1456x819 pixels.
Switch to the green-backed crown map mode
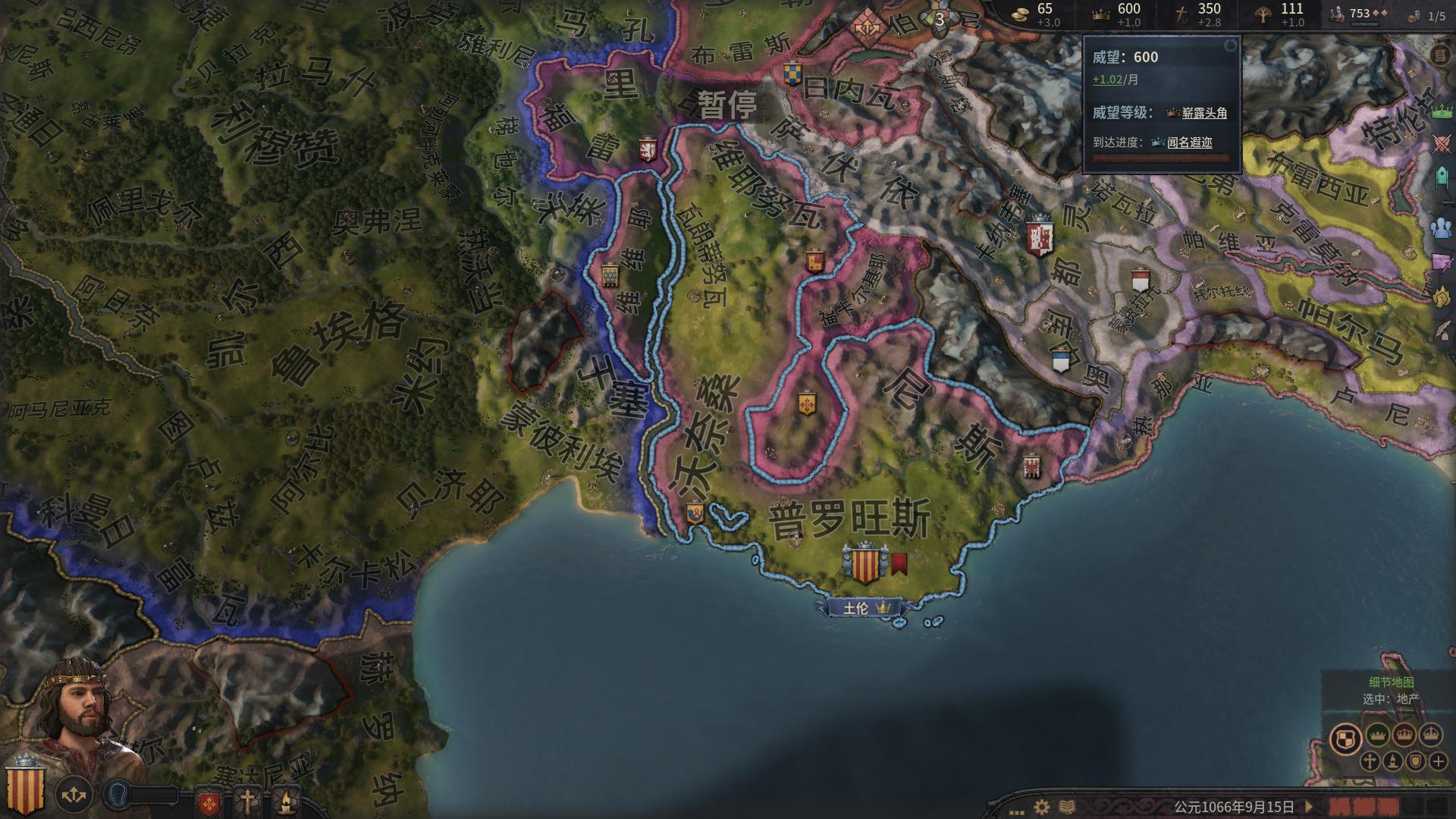pyautogui.click(x=1377, y=735)
